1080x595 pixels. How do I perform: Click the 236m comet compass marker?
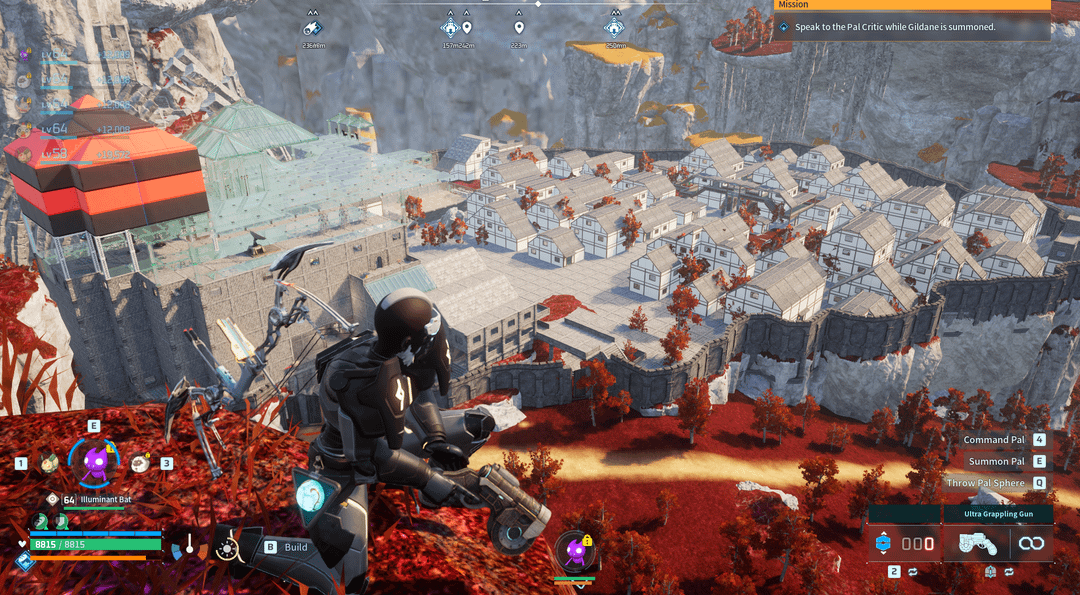pos(312,29)
